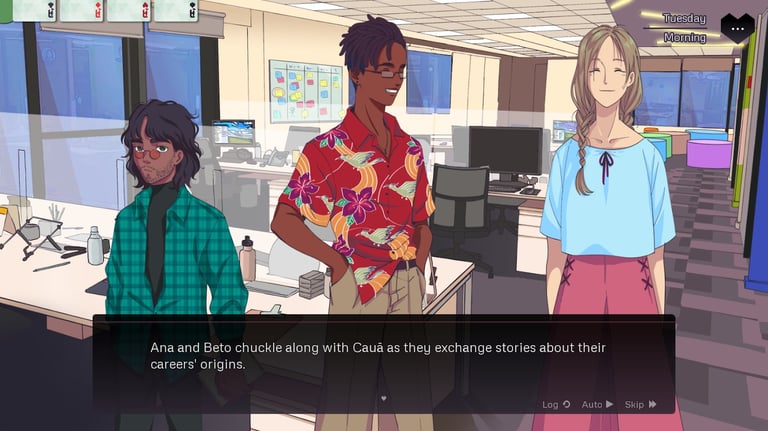The image size is (768, 431).
Task: Open the heart-shaped menu with three dots
Action: (737, 28)
